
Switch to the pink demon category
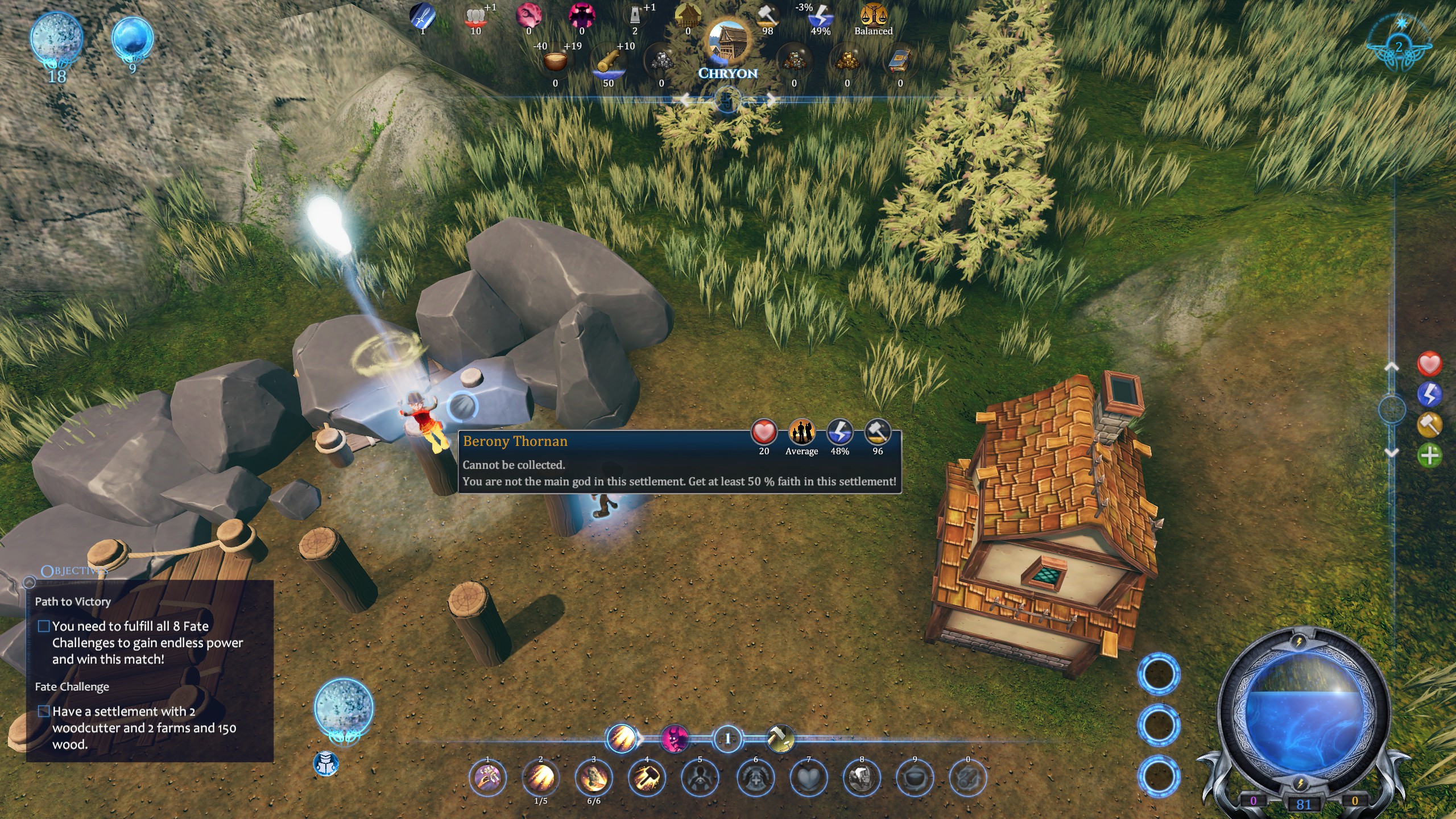click(x=675, y=739)
